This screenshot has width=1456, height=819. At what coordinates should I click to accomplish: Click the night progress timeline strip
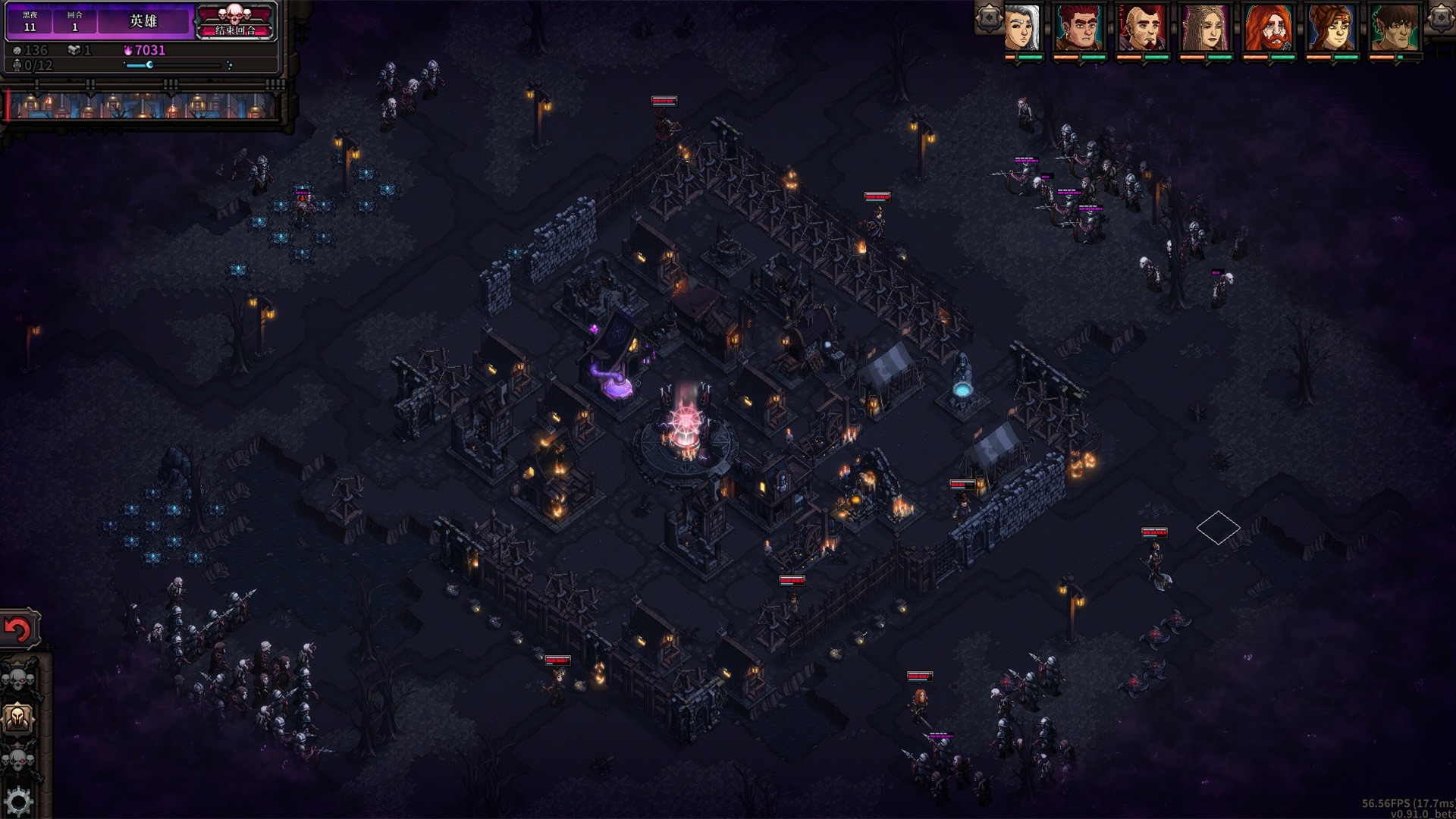pyautogui.click(x=144, y=105)
